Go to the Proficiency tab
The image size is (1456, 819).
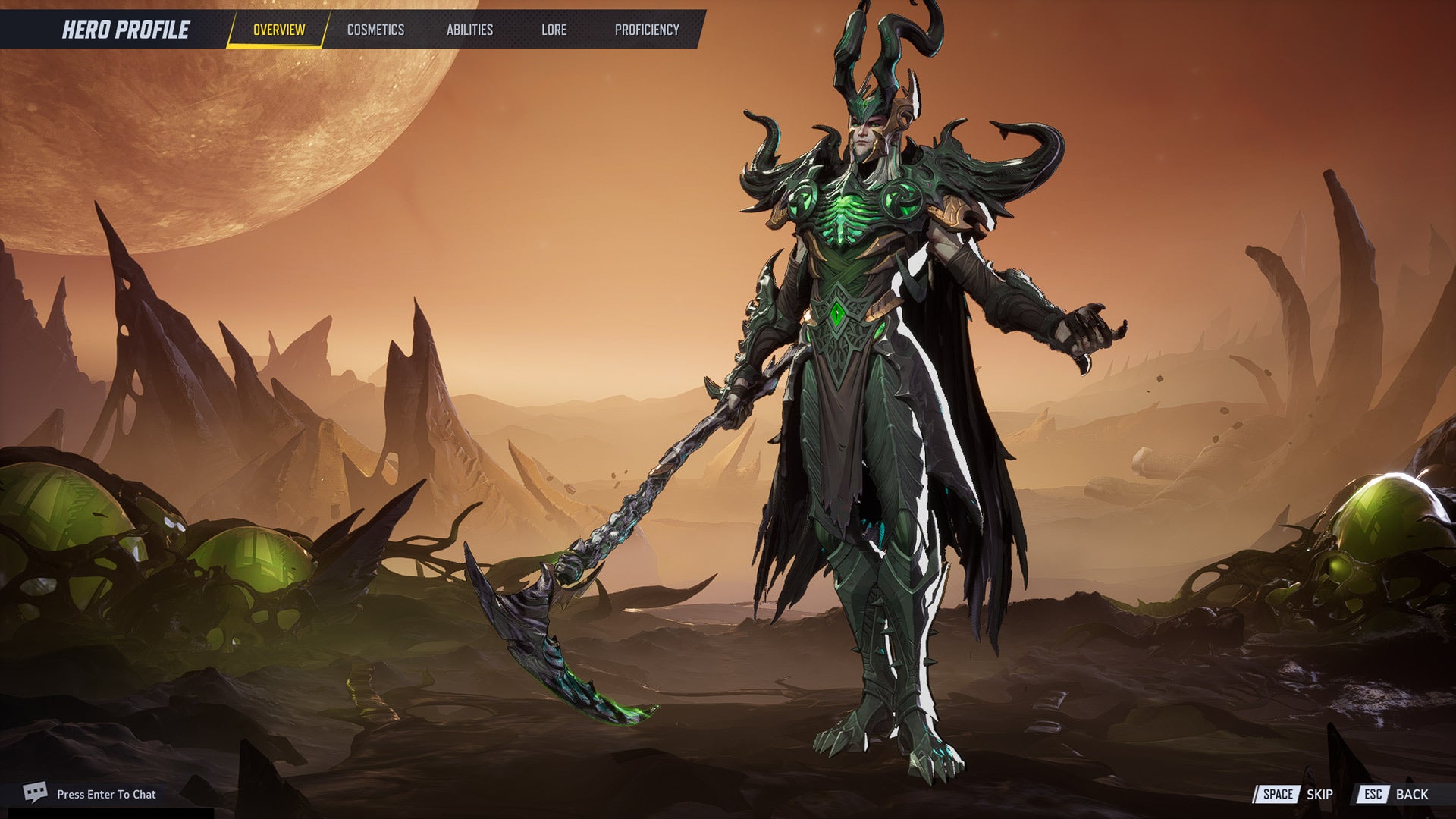tap(646, 30)
